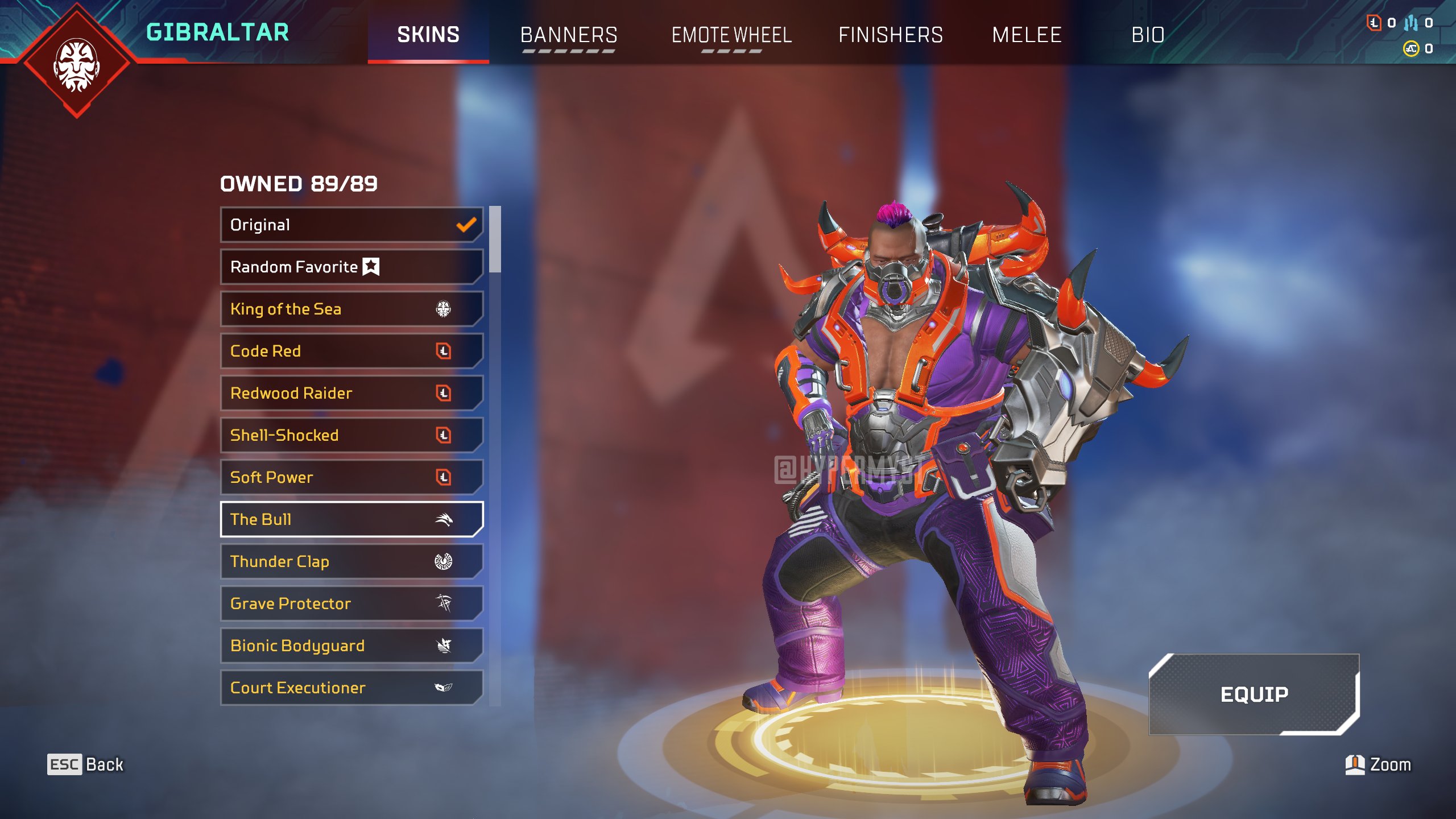Select the King of the Sea skin
This screenshot has width=1456, height=819.
pos(351,309)
